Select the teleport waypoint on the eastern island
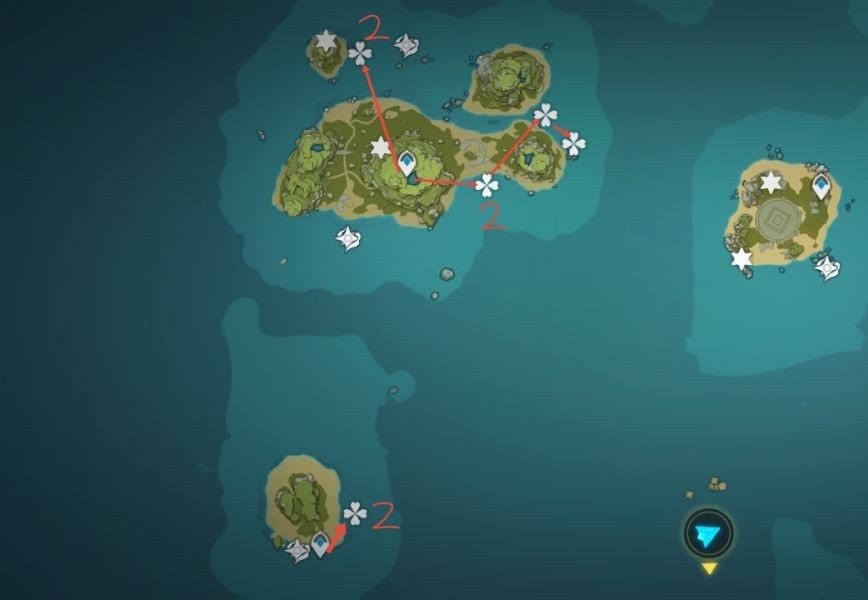 point(821,185)
